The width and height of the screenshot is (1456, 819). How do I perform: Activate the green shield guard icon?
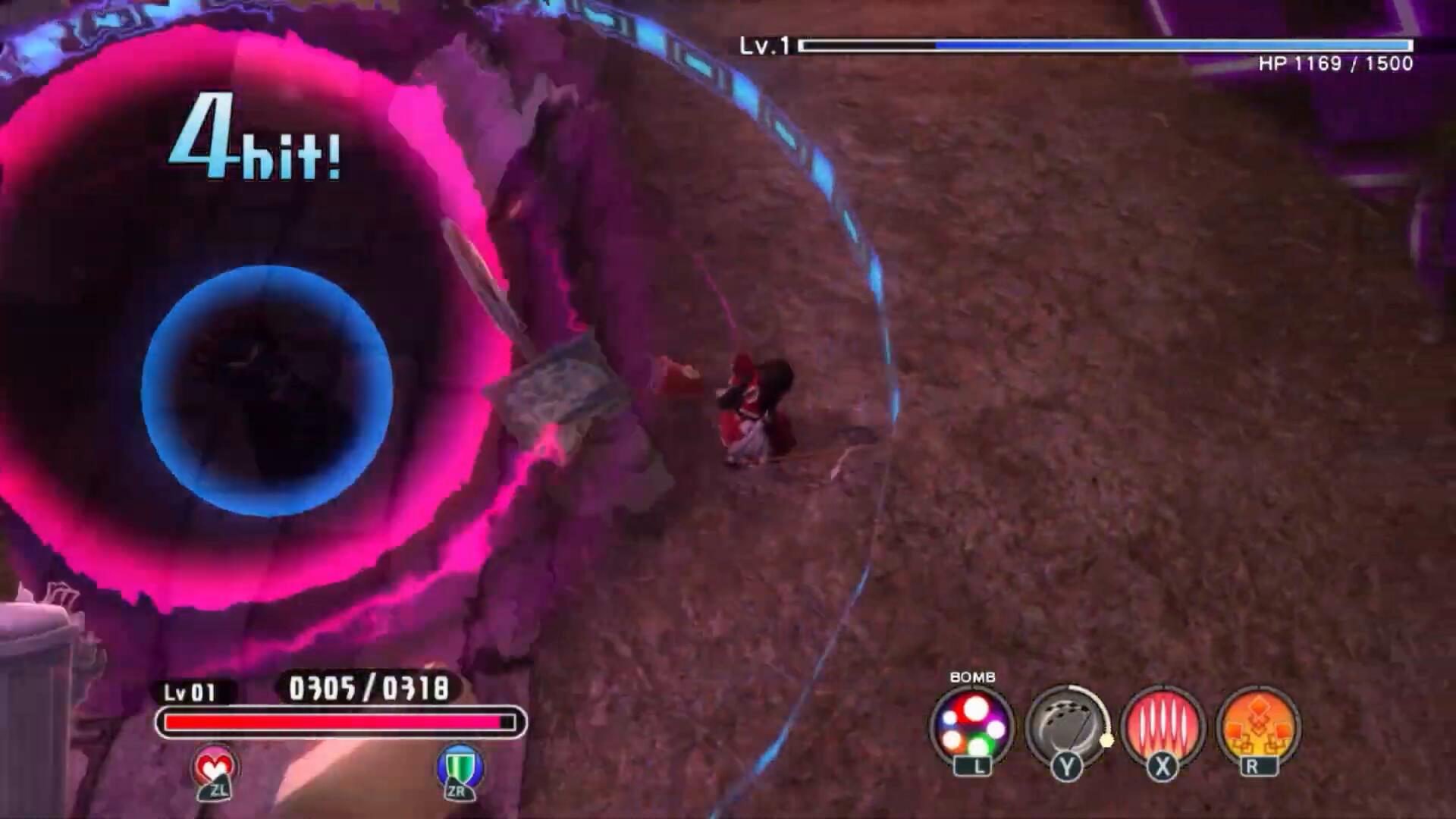click(460, 769)
